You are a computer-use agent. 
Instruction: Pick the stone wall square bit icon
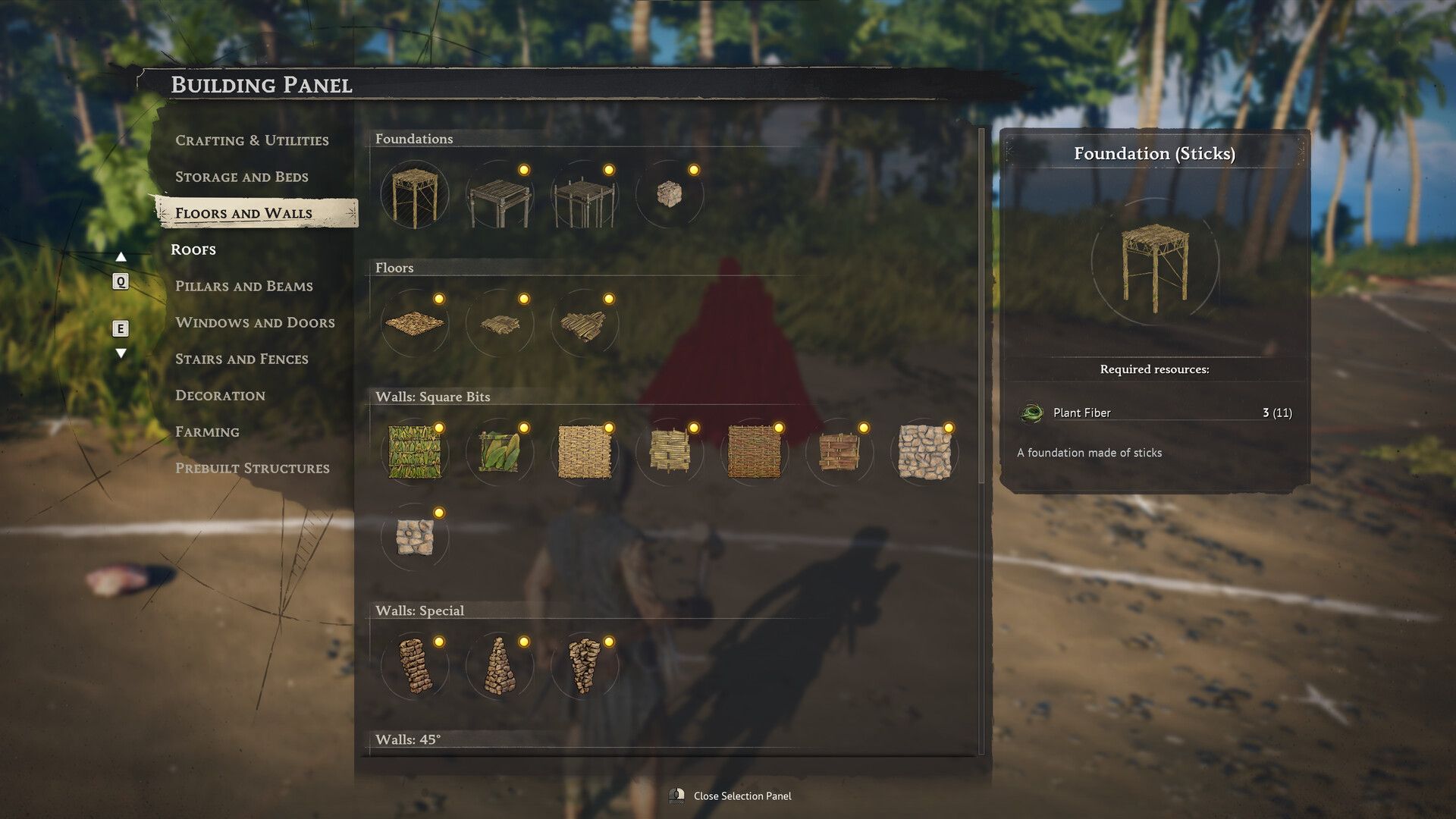[x=925, y=453]
